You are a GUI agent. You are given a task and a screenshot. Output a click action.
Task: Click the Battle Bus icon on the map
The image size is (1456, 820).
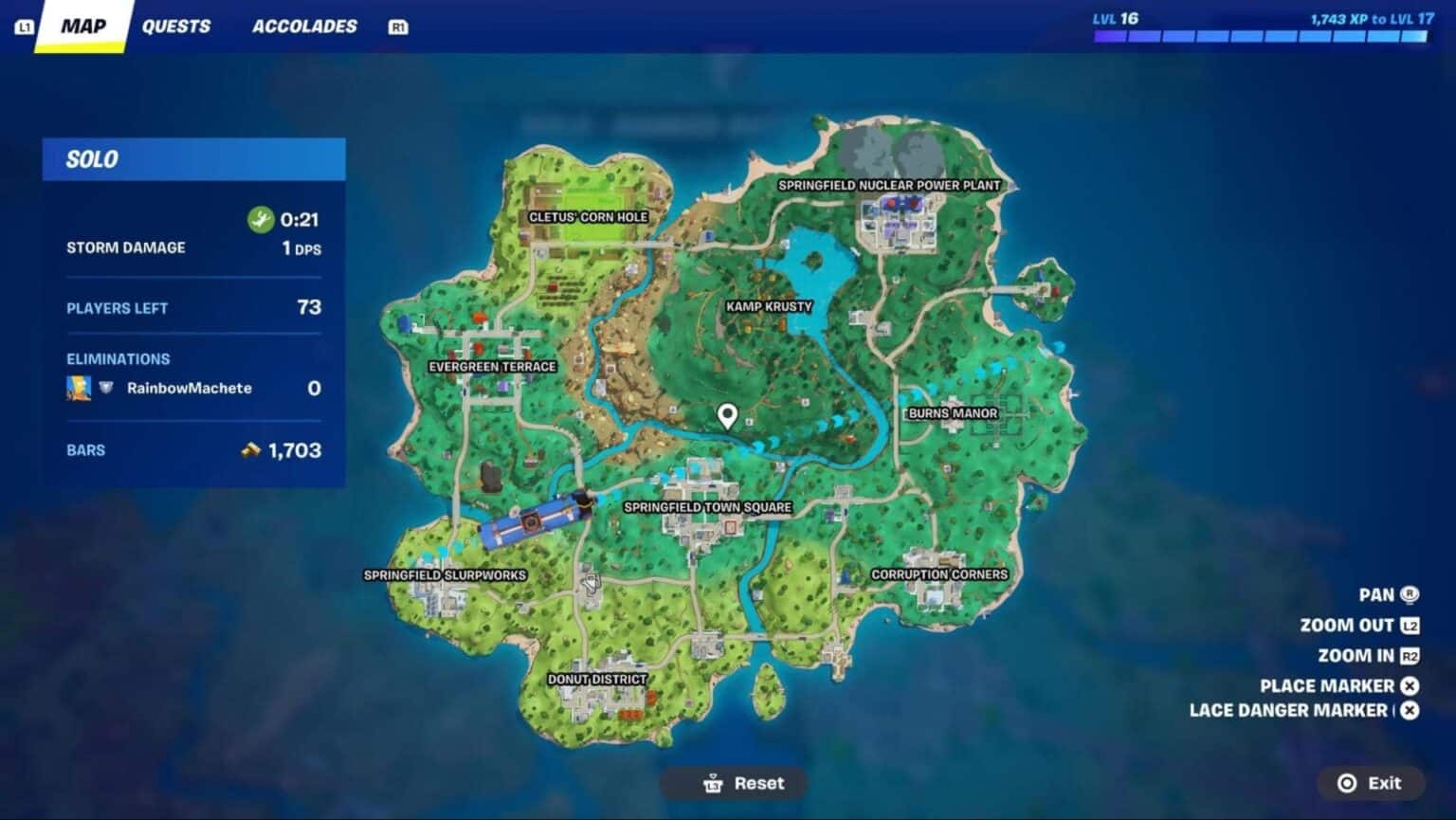534,519
